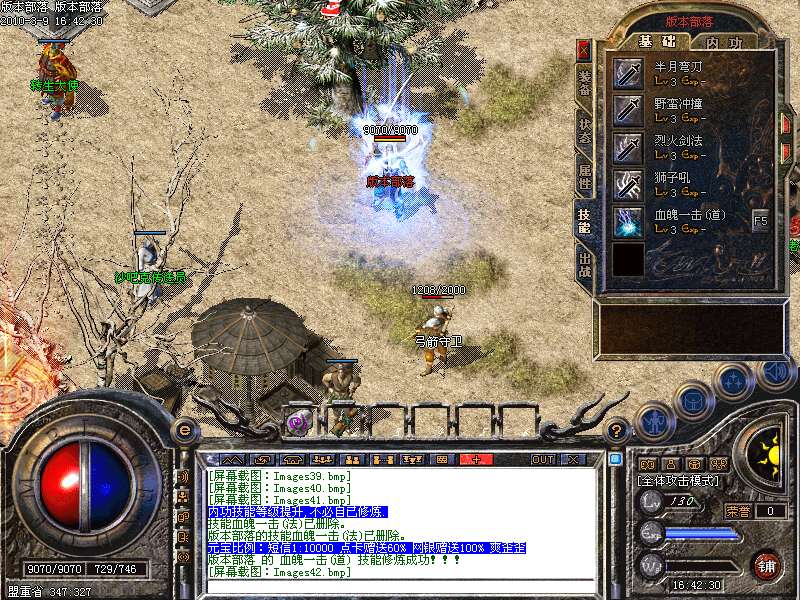The width and height of the screenshot is (800, 600).
Task: Pick the 血魄一击(道) skill icon
Action: (629, 221)
